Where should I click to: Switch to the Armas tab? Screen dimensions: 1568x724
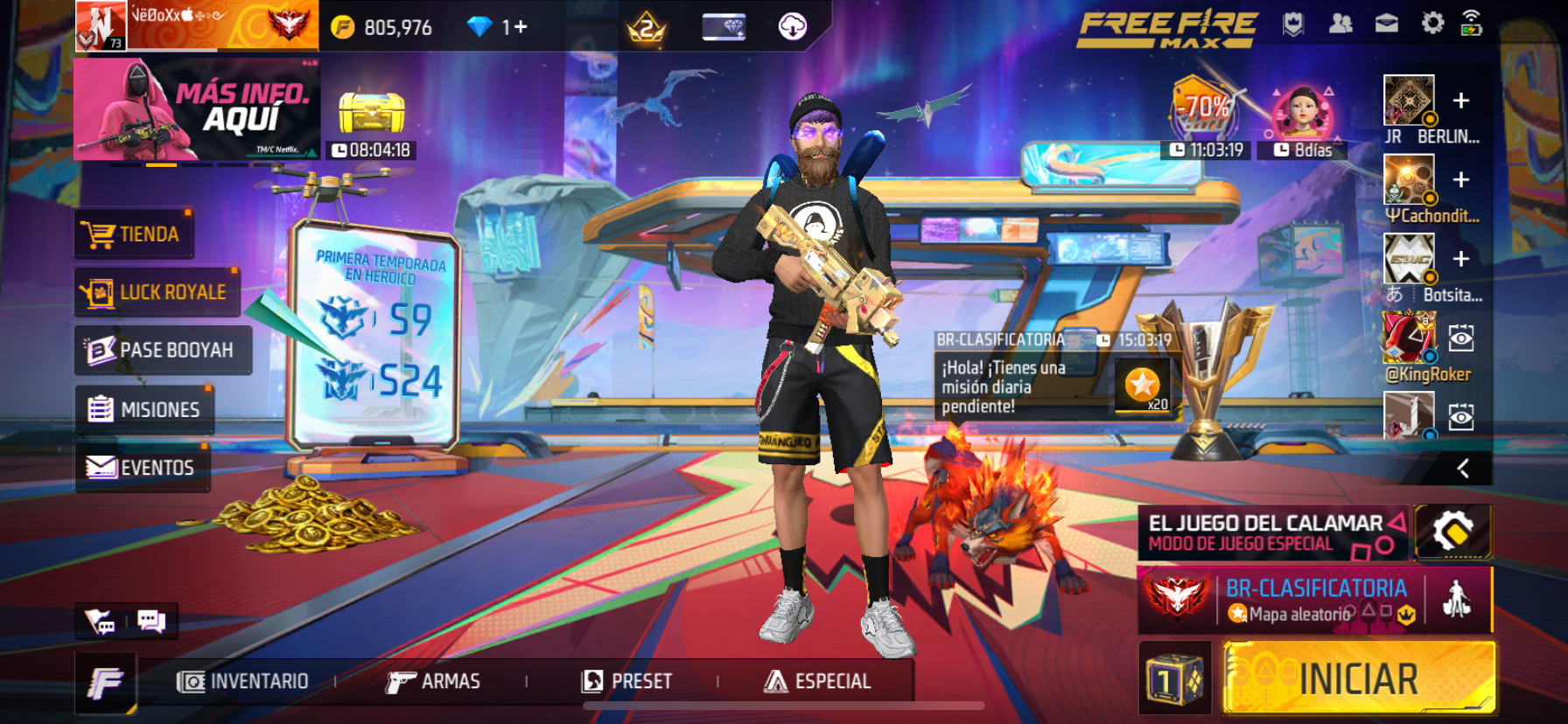434,681
